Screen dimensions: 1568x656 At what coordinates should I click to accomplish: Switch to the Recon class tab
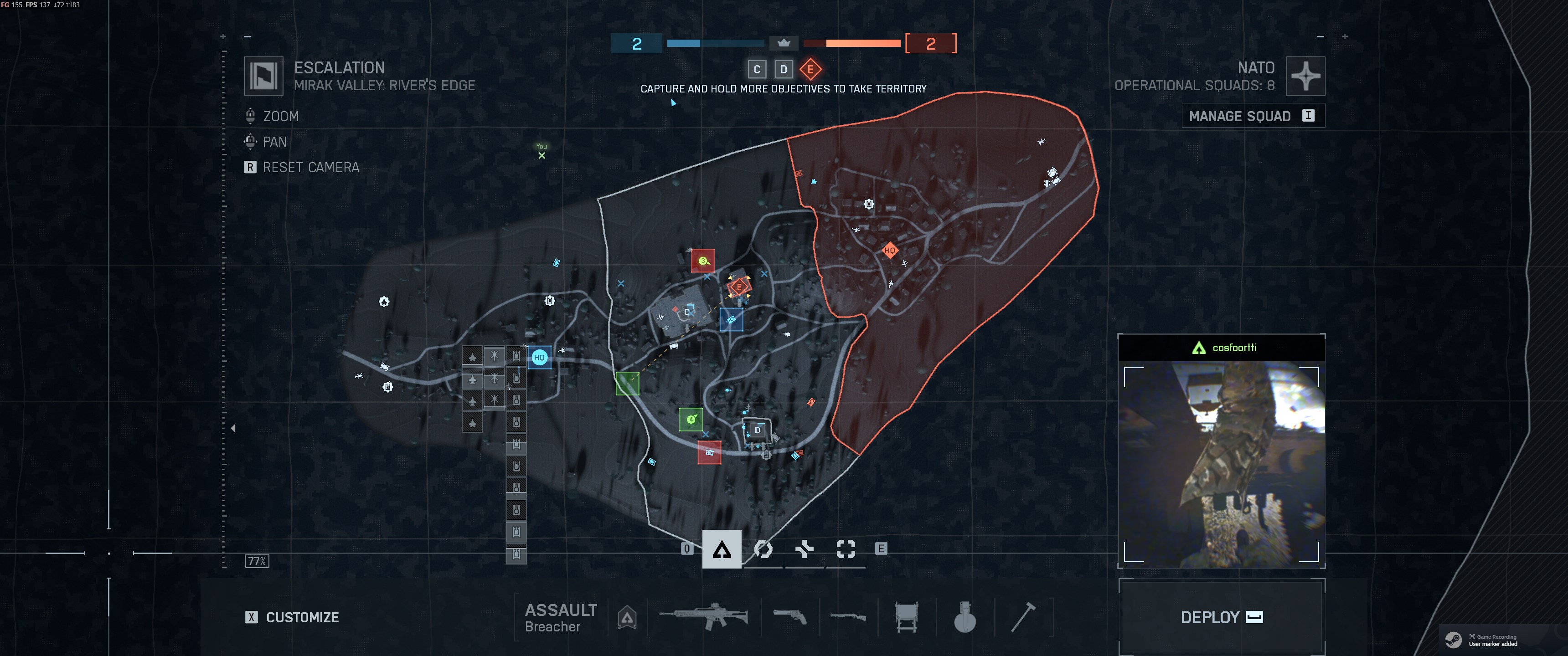click(x=846, y=549)
